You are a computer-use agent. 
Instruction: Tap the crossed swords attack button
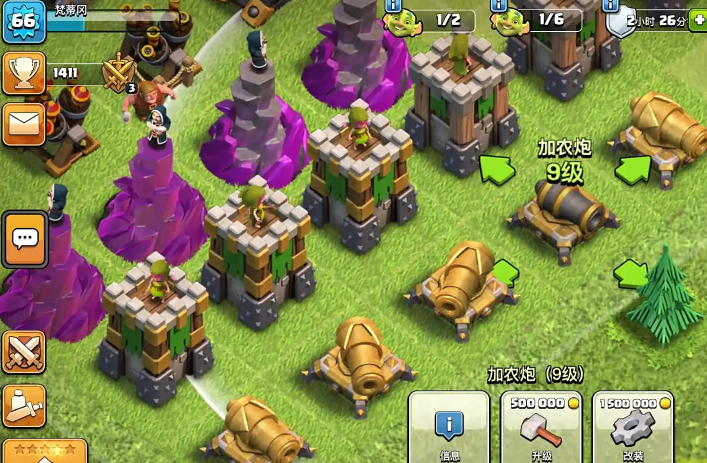click(x=23, y=353)
